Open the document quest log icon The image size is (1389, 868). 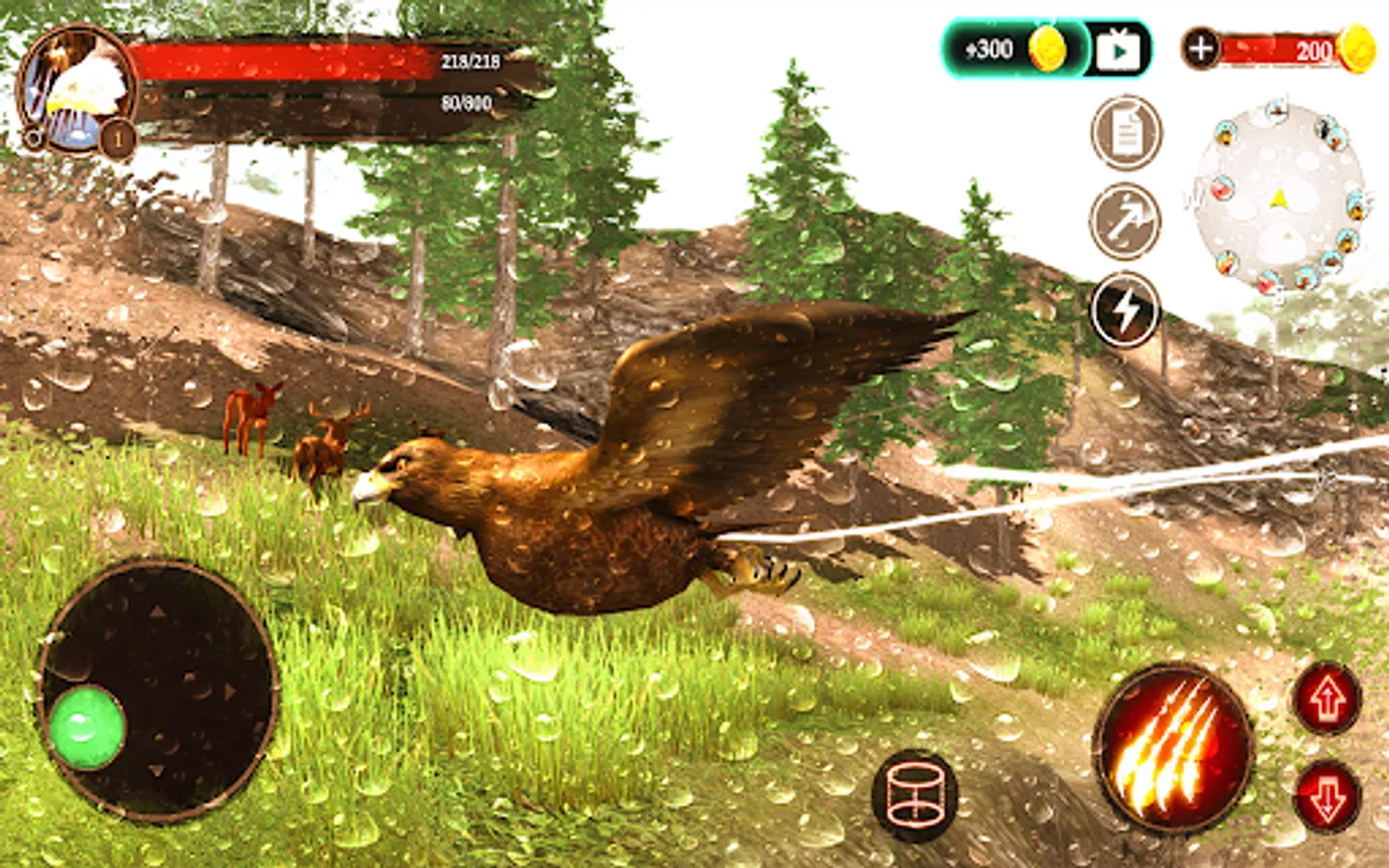[x=1126, y=133]
